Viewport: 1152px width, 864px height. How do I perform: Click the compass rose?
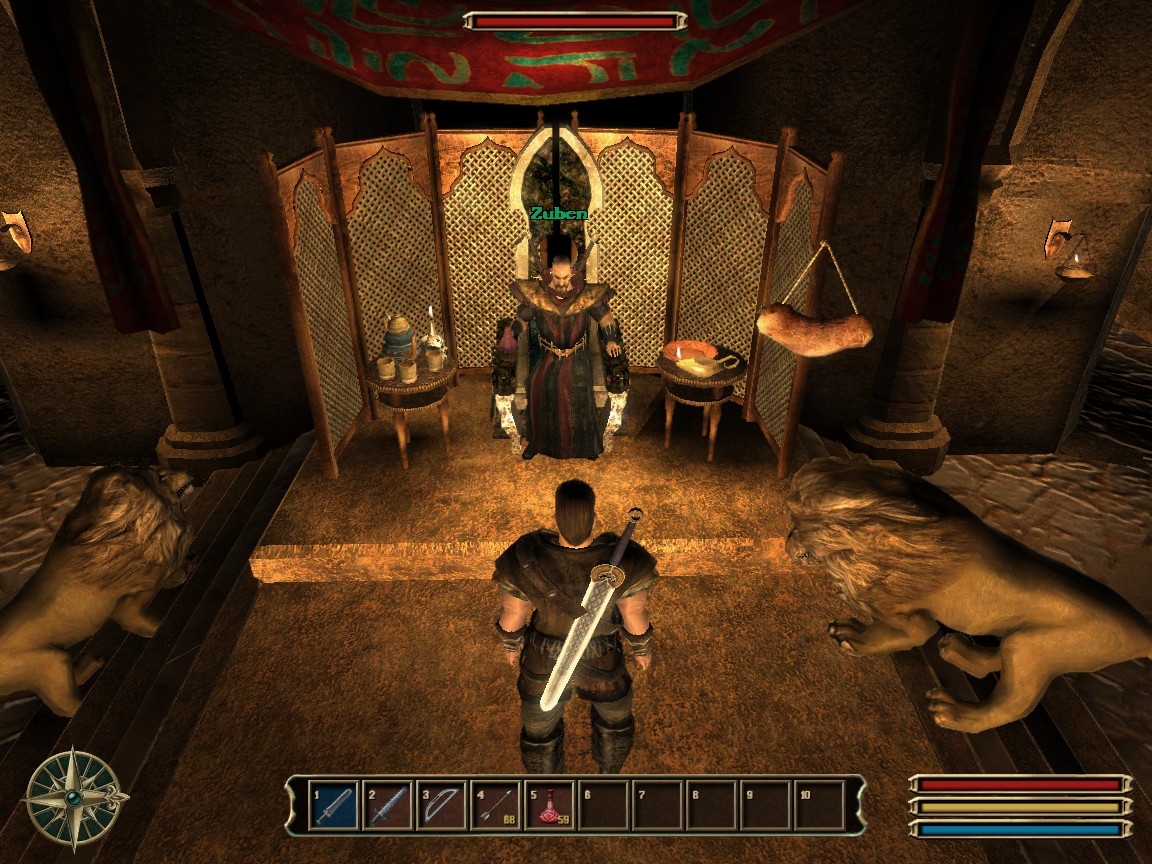point(75,798)
